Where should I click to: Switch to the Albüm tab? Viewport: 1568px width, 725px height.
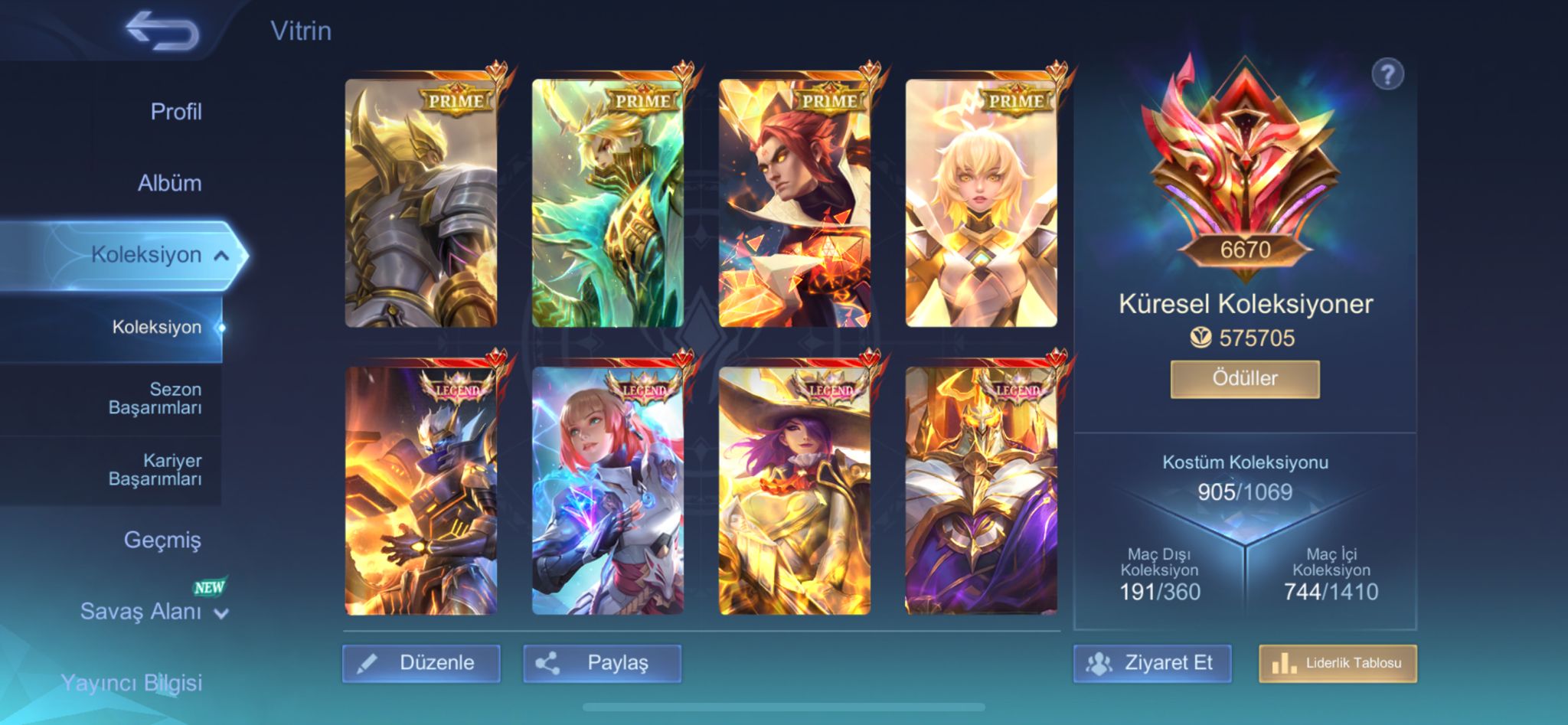[169, 183]
